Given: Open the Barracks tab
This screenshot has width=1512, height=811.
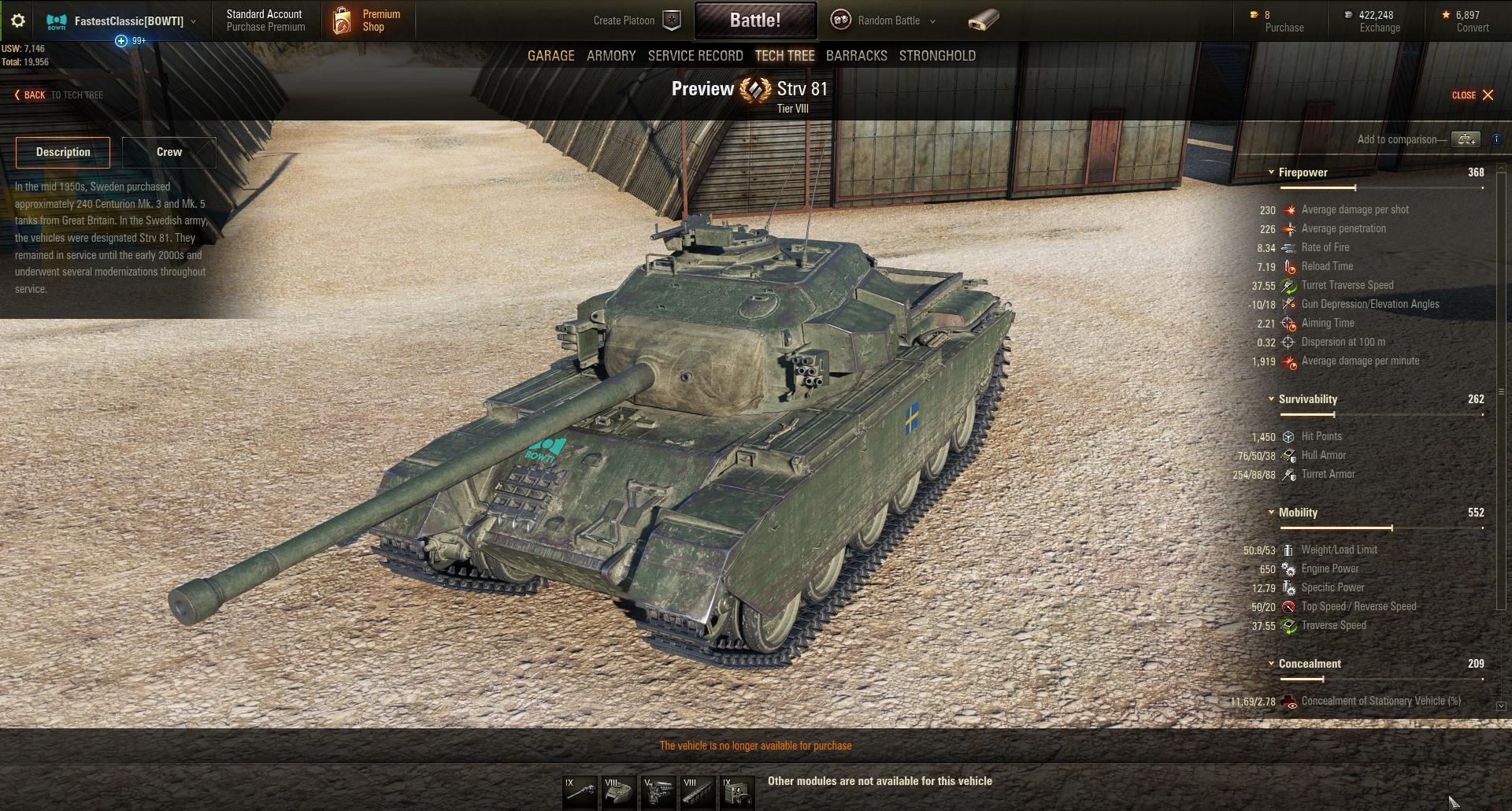Looking at the screenshot, I should (856, 56).
